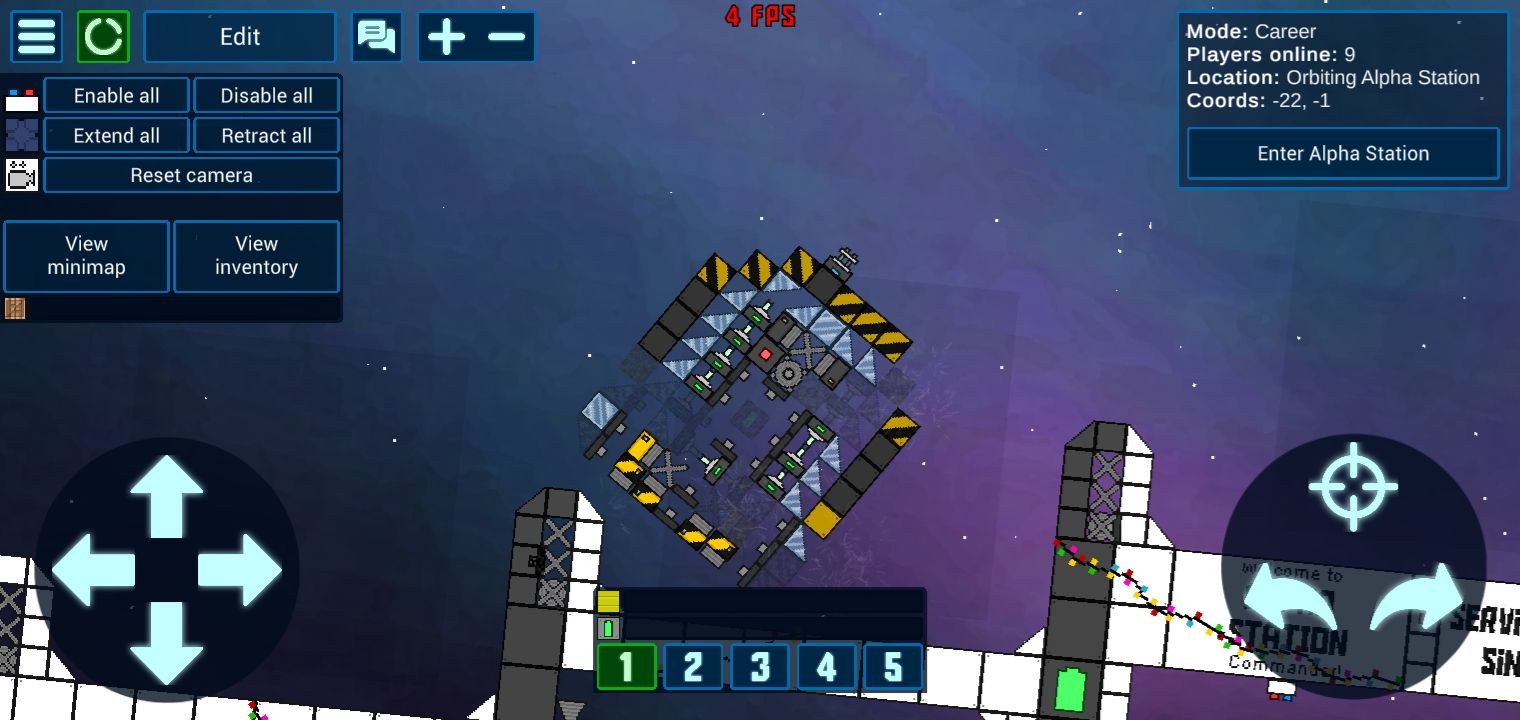This screenshot has height=720, width=1520.
Task: Select hotbar group 1
Action: 626,667
